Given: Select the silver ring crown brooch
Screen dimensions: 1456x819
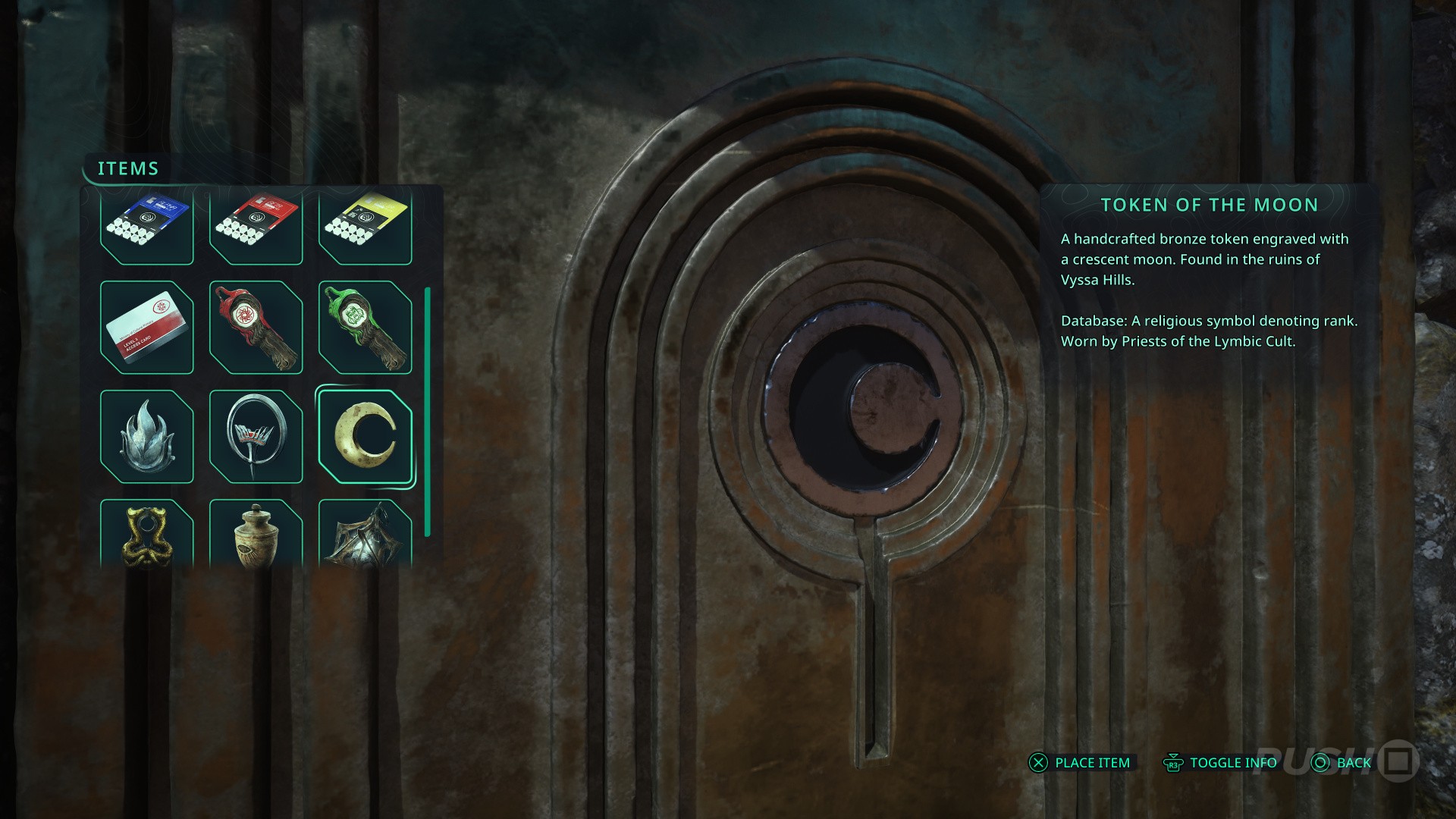Looking at the screenshot, I should (x=256, y=437).
